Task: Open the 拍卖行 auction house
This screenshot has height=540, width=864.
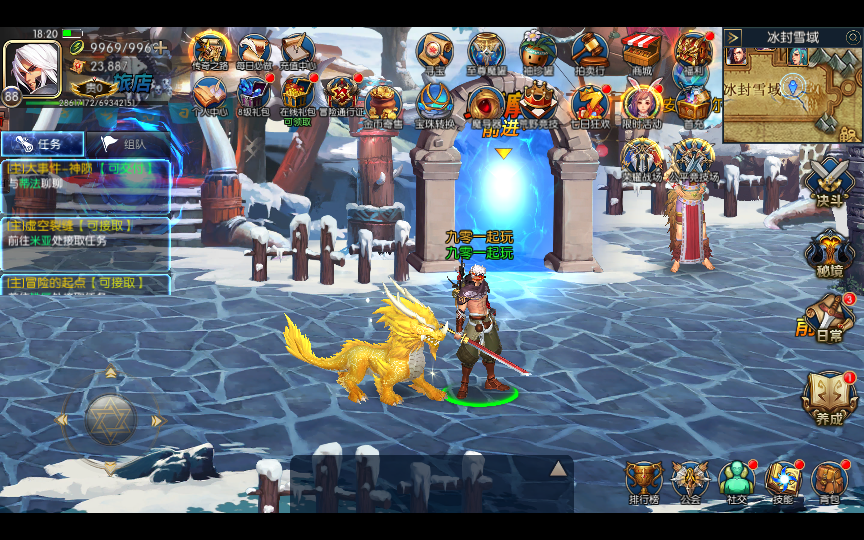Action: (x=589, y=50)
